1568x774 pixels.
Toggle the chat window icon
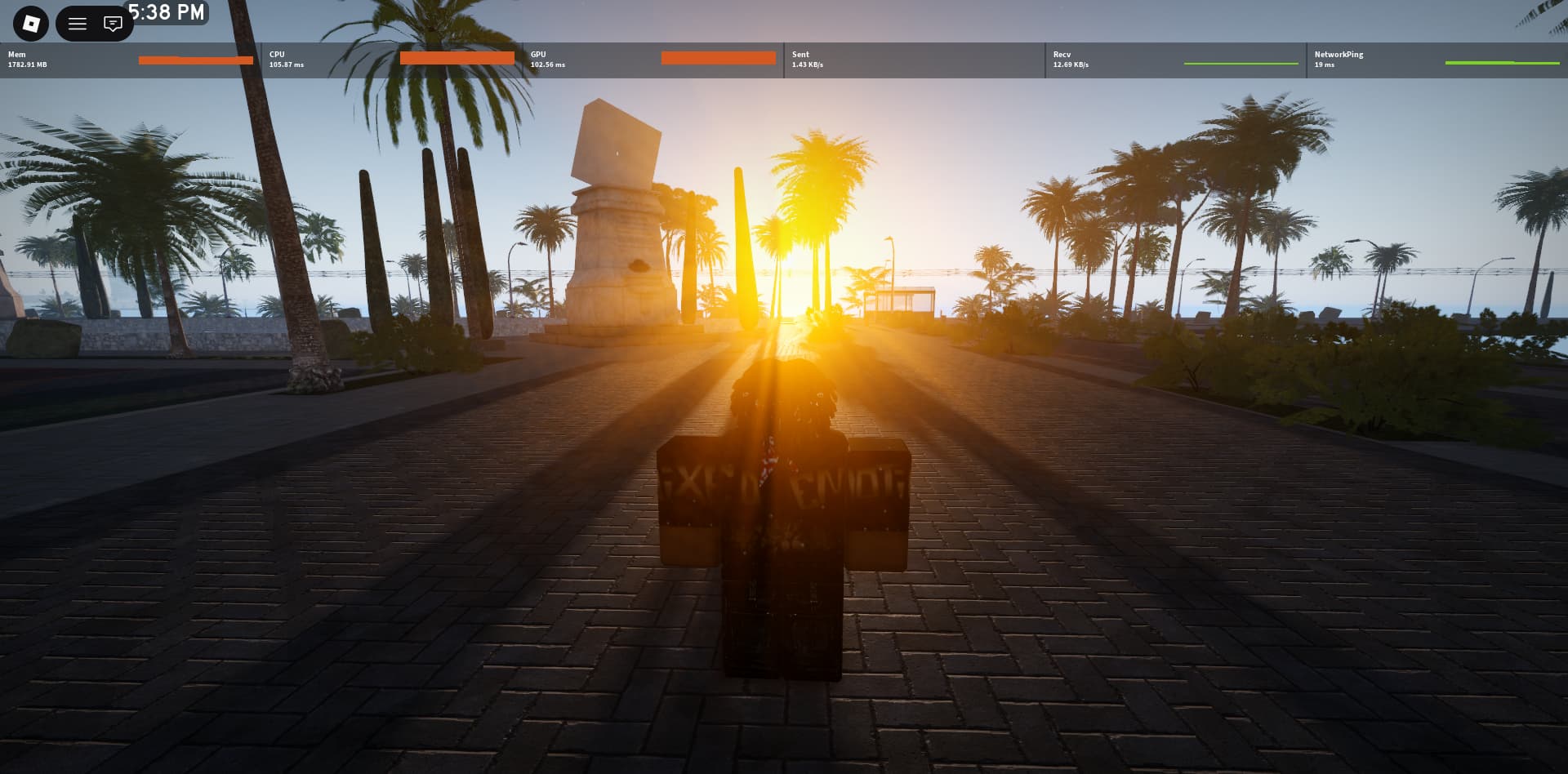coord(113,24)
